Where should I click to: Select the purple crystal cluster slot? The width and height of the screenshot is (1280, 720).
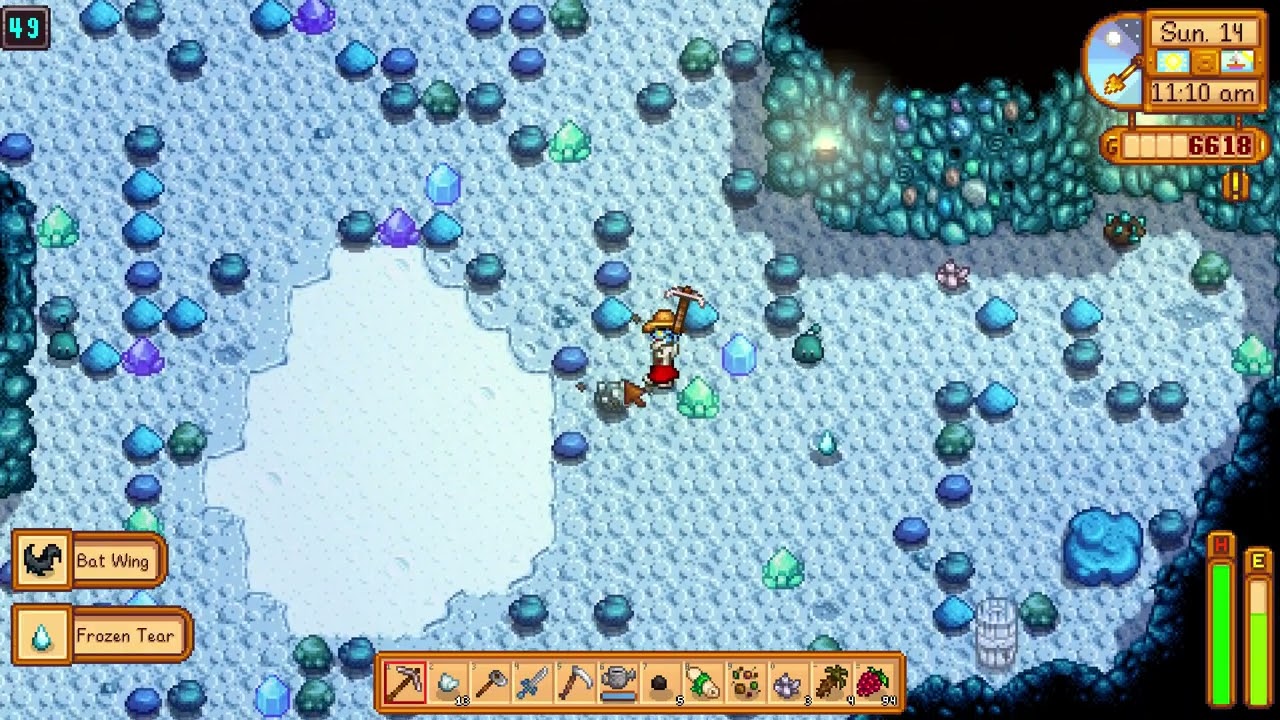pyautogui.click(x=788, y=684)
